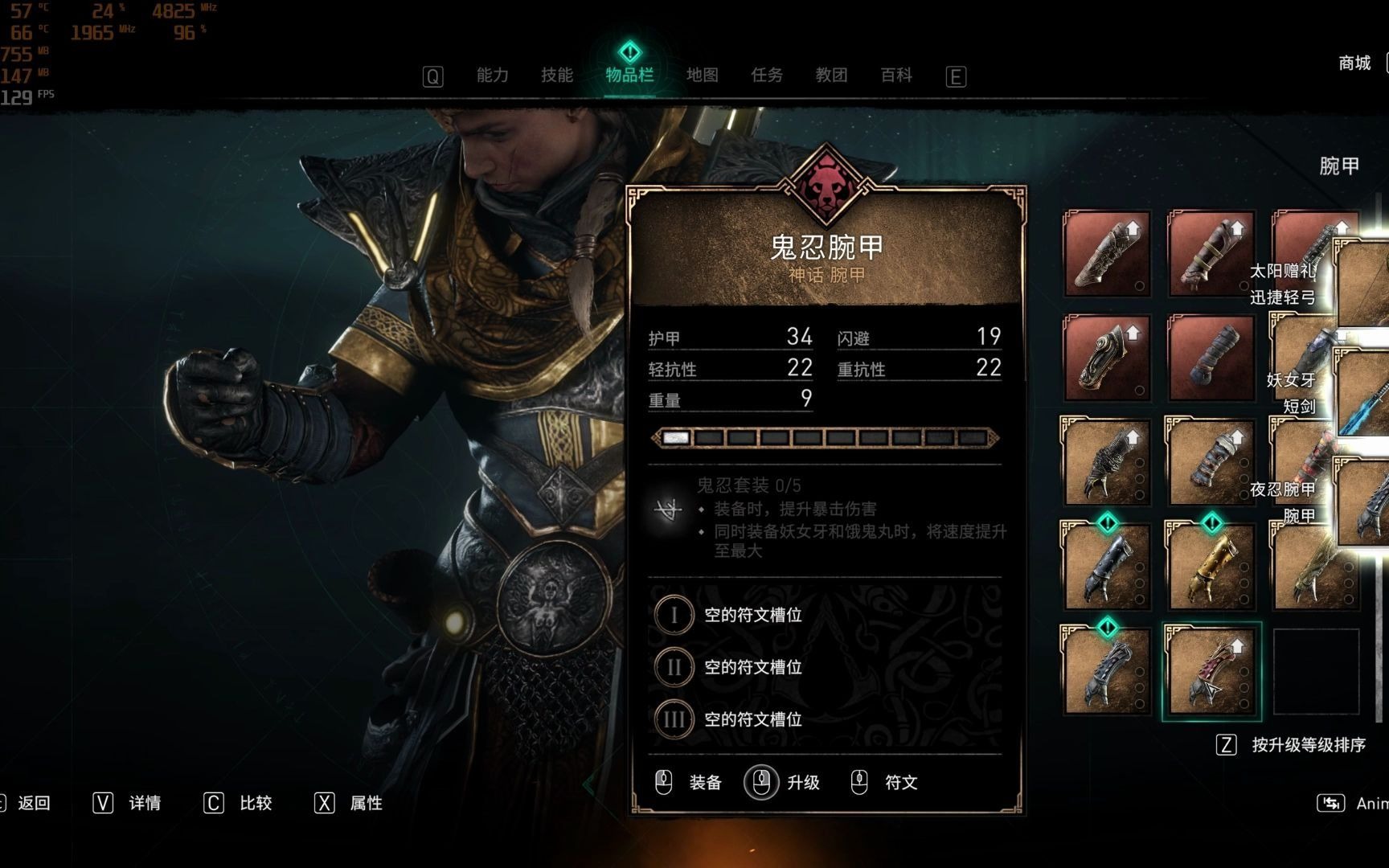Open the 商城 store link
The image size is (1389, 868).
(1355, 63)
